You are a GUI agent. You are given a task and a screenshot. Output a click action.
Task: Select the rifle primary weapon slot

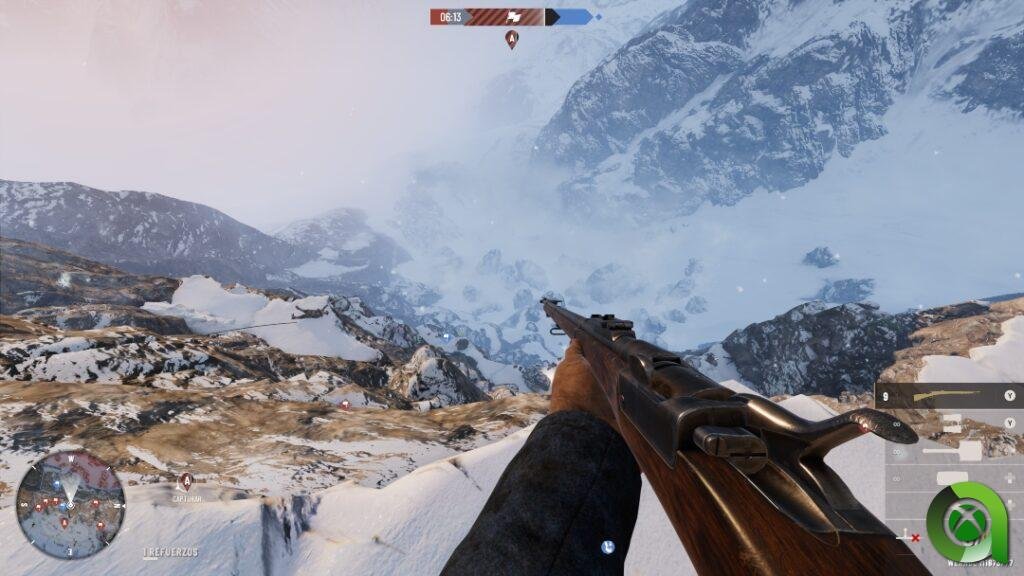pyautogui.click(x=949, y=396)
